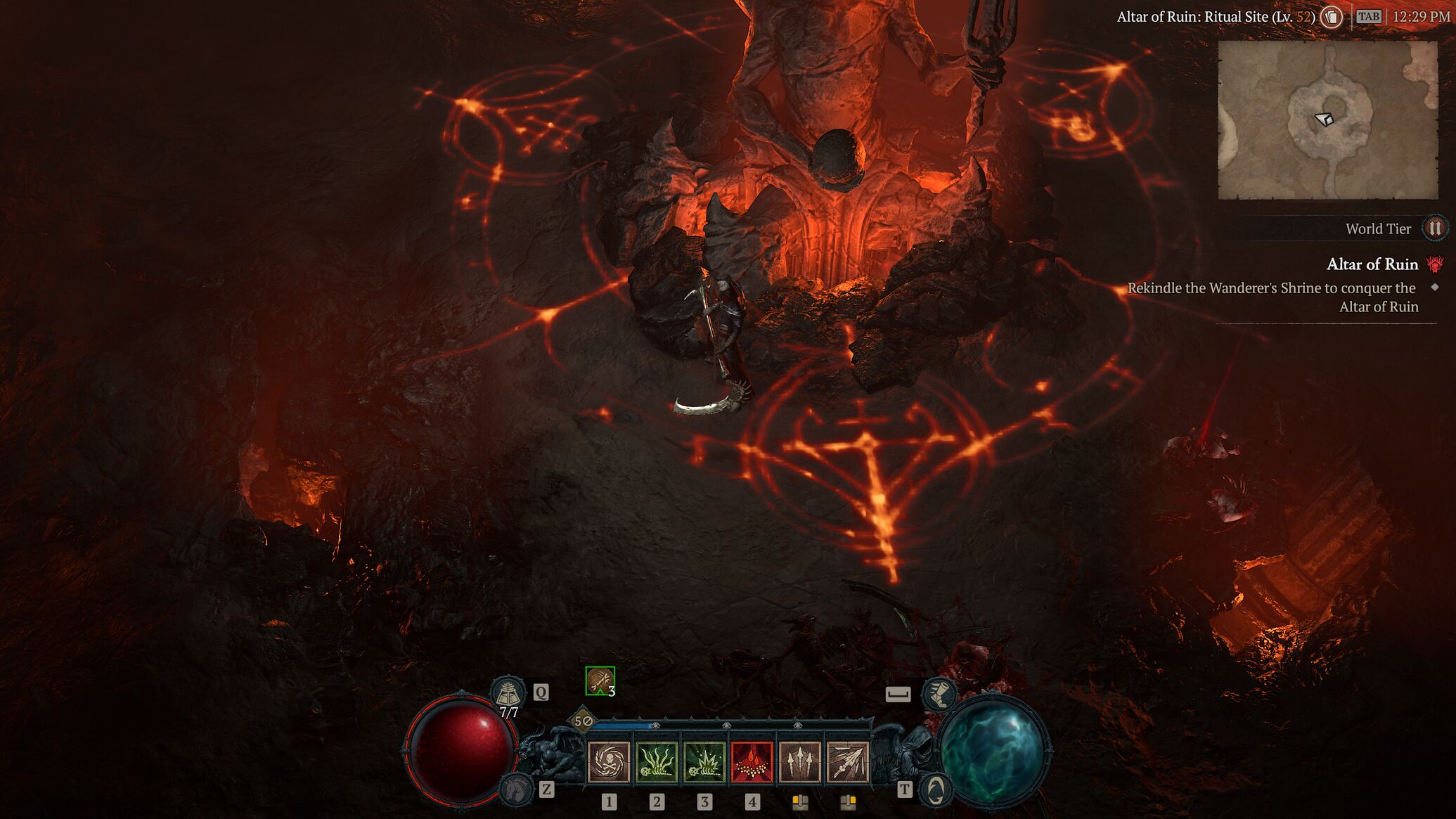
Task: Open the town portal icon
Action: point(935,790)
